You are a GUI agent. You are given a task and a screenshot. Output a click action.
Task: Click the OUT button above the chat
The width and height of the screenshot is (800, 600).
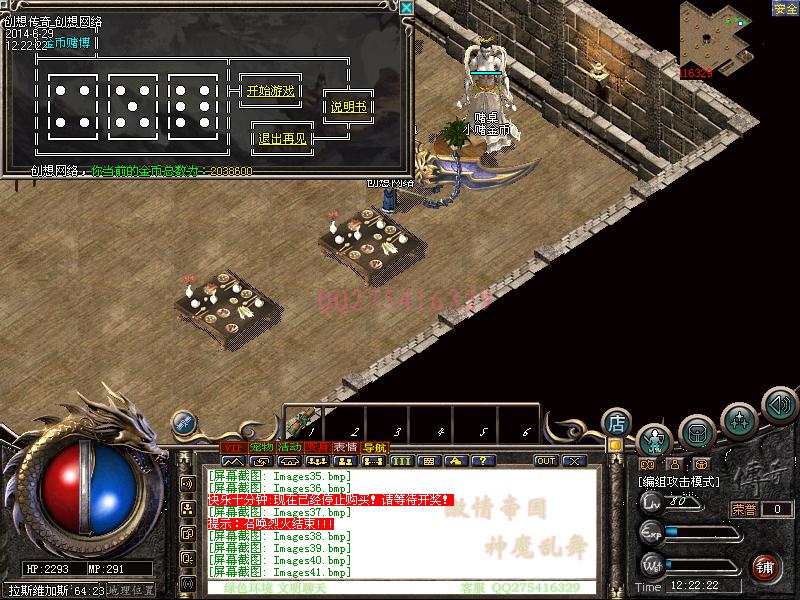[546, 461]
